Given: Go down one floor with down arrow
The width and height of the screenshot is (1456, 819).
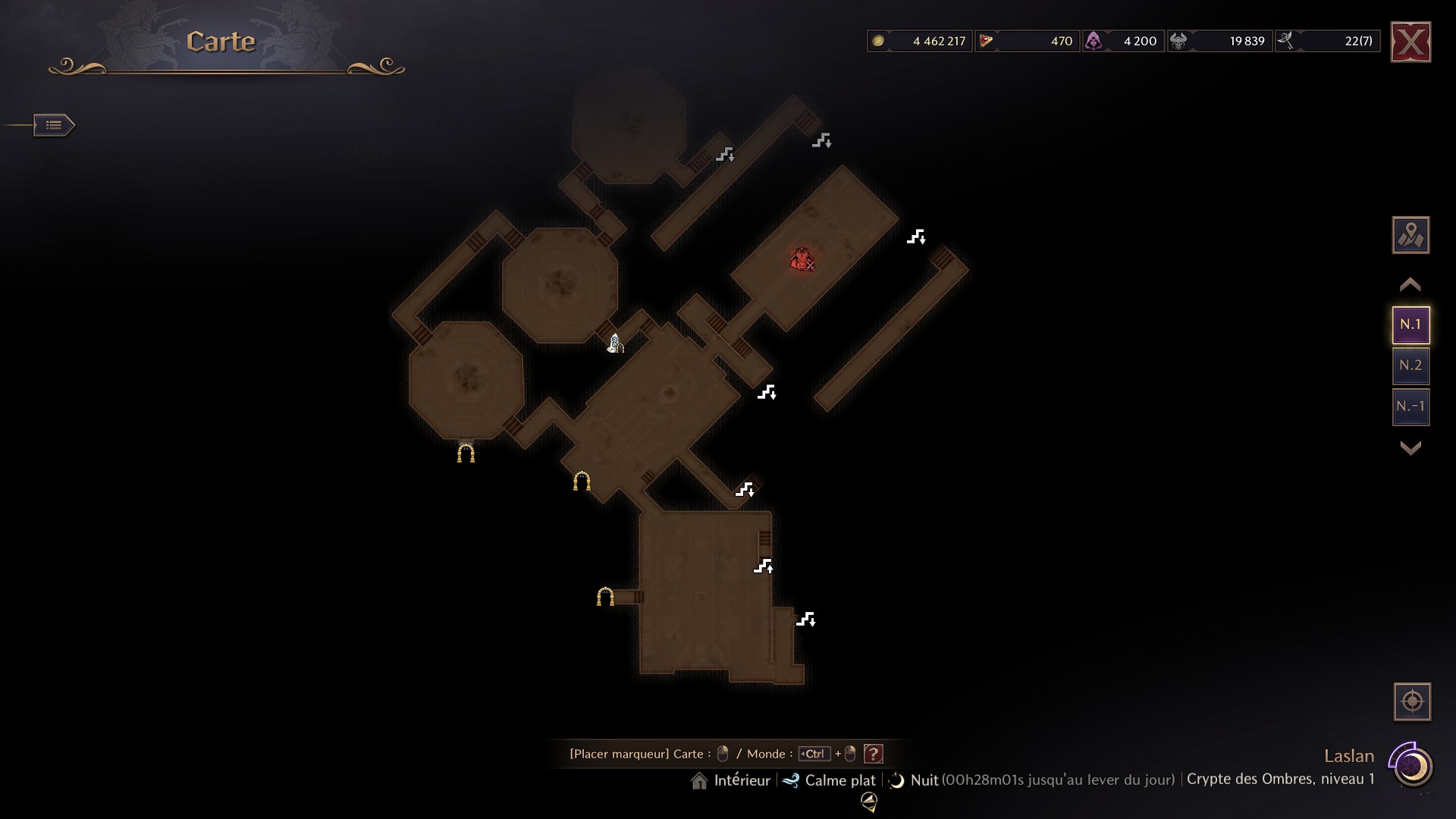Looking at the screenshot, I should point(1410,448).
